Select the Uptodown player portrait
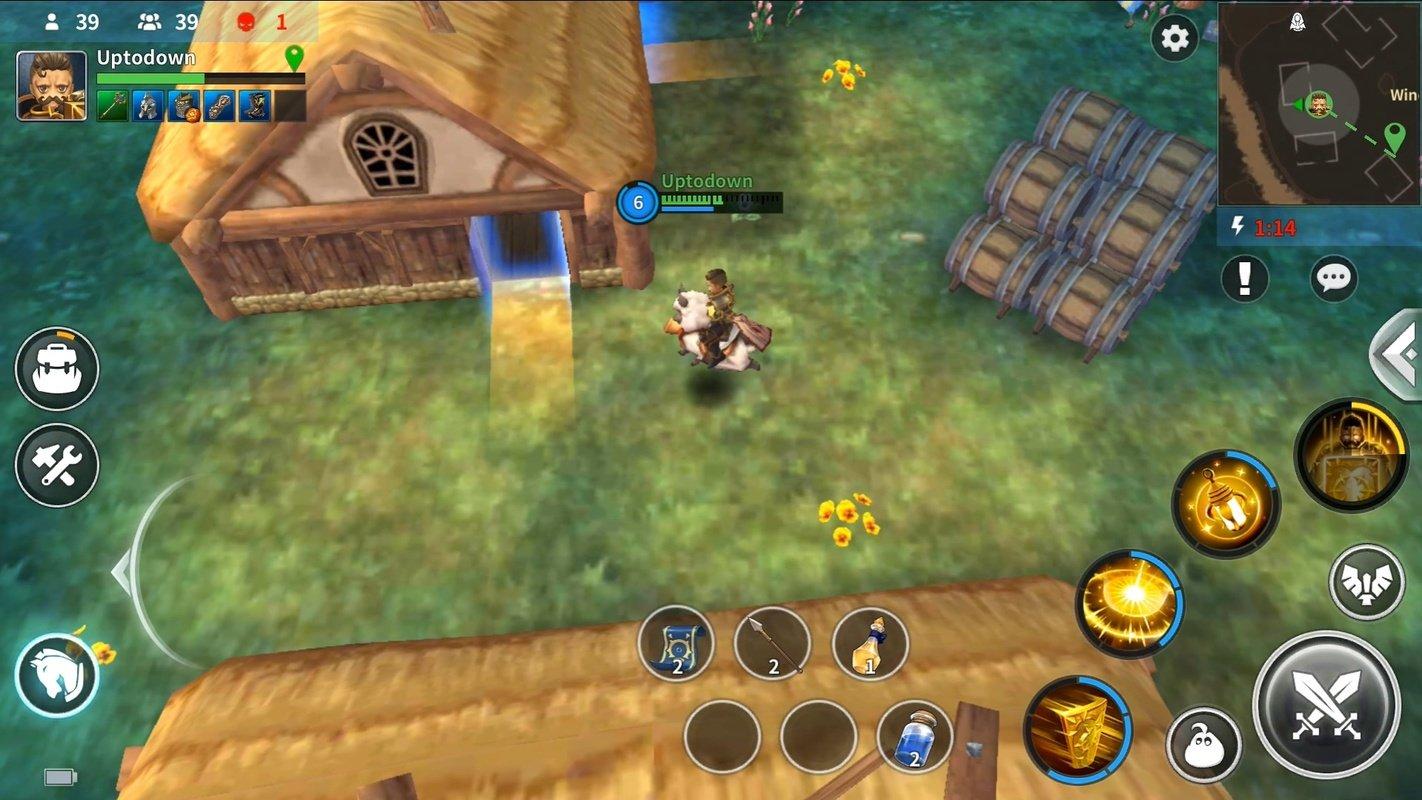The height and width of the screenshot is (800, 1422). point(51,86)
